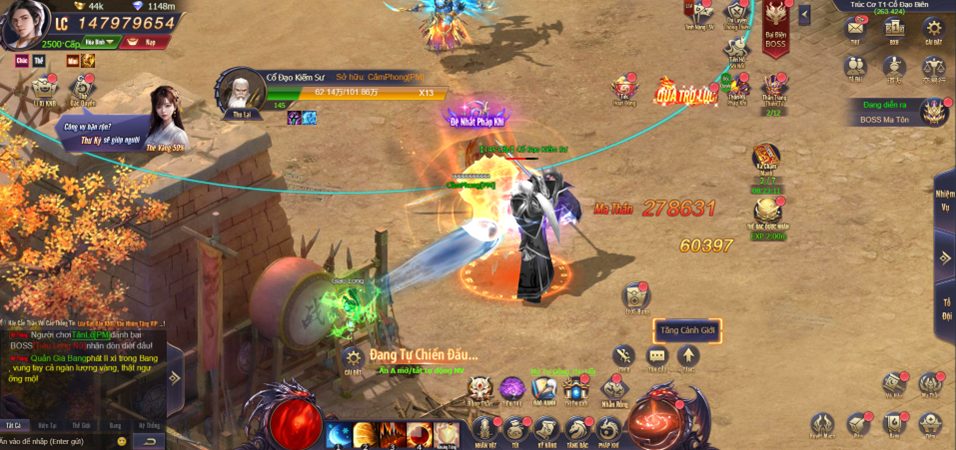Open auto-battle Cài Đặt gear settings

click(352, 359)
